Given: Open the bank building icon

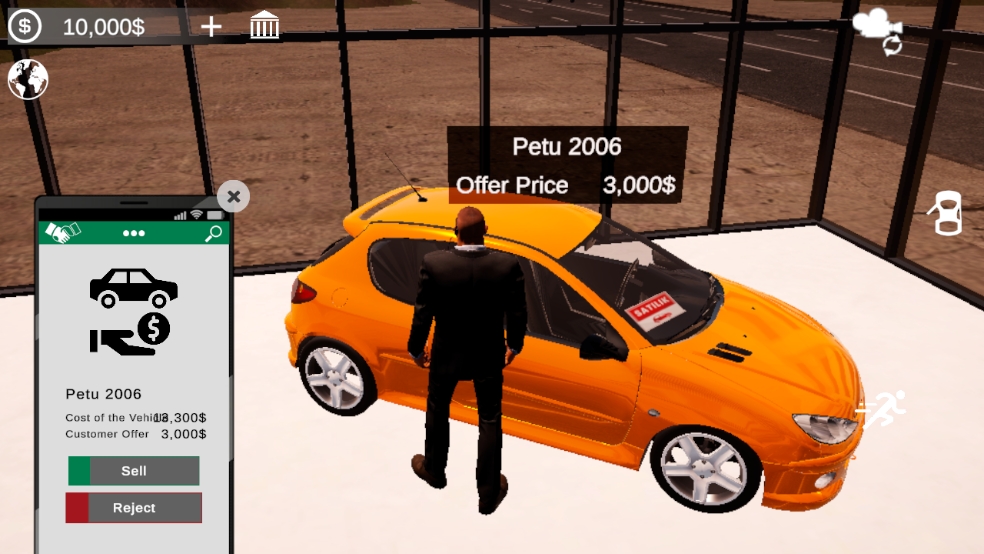Looking at the screenshot, I should point(265,26).
